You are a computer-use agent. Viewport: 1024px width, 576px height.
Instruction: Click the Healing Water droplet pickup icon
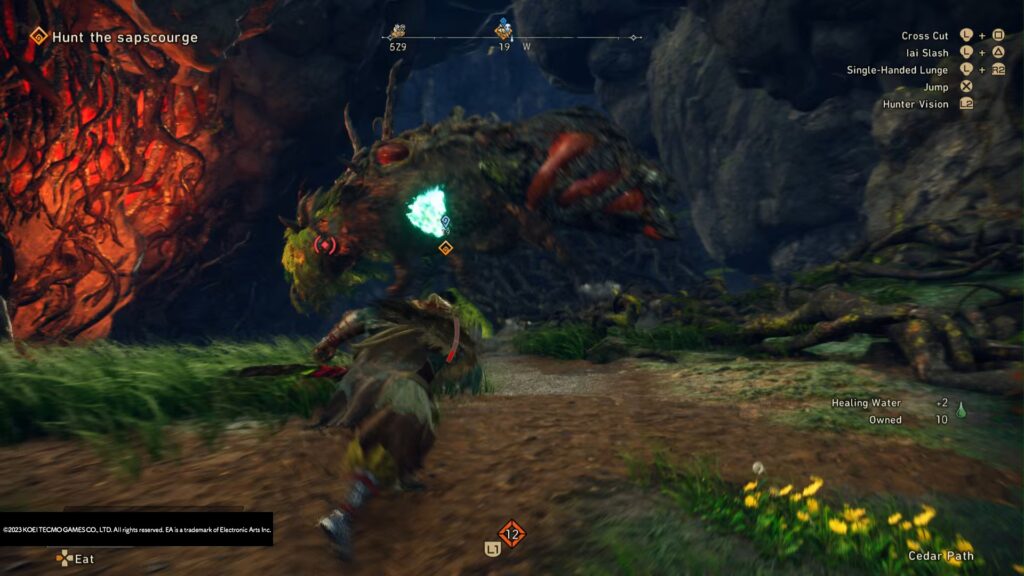point(961,409)
